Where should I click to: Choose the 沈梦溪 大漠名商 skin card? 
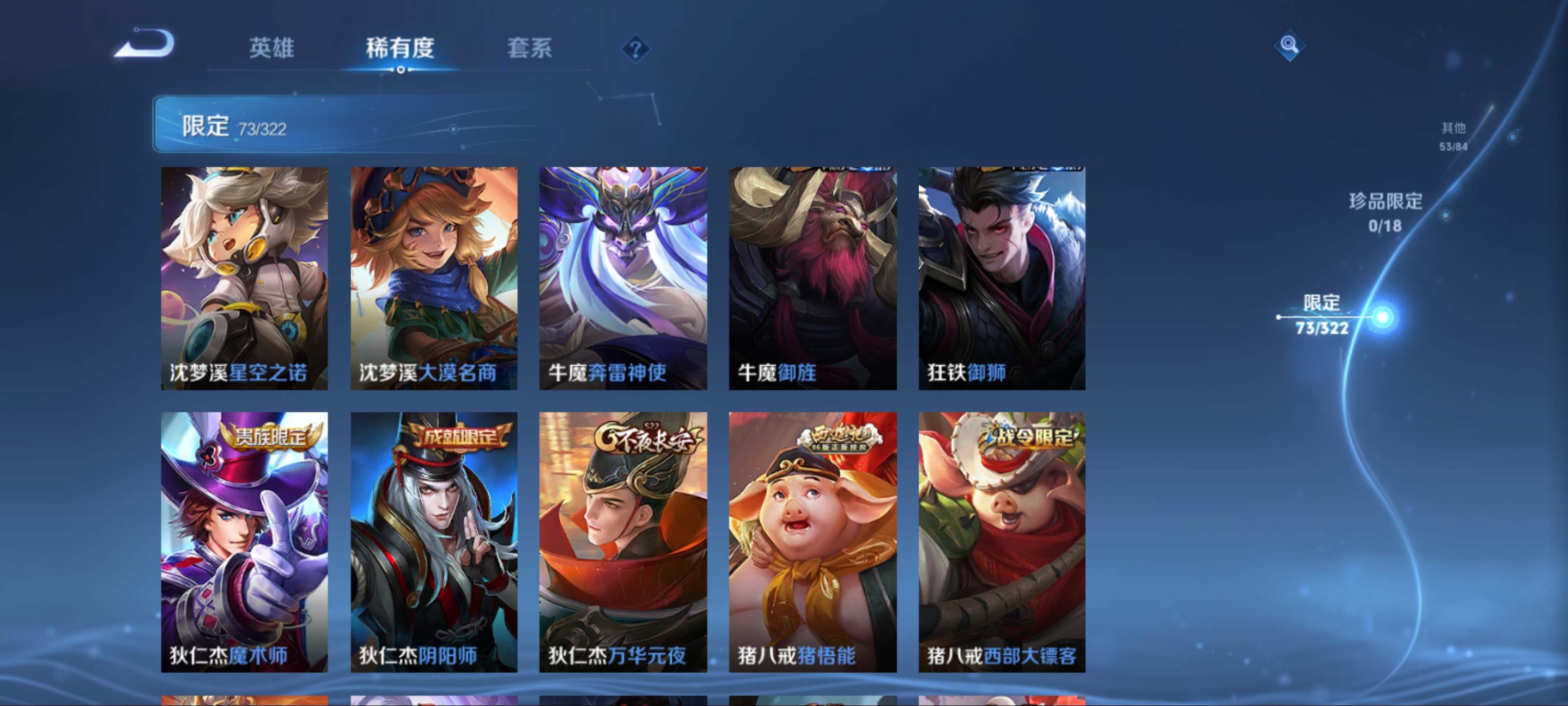click(434, 278)
